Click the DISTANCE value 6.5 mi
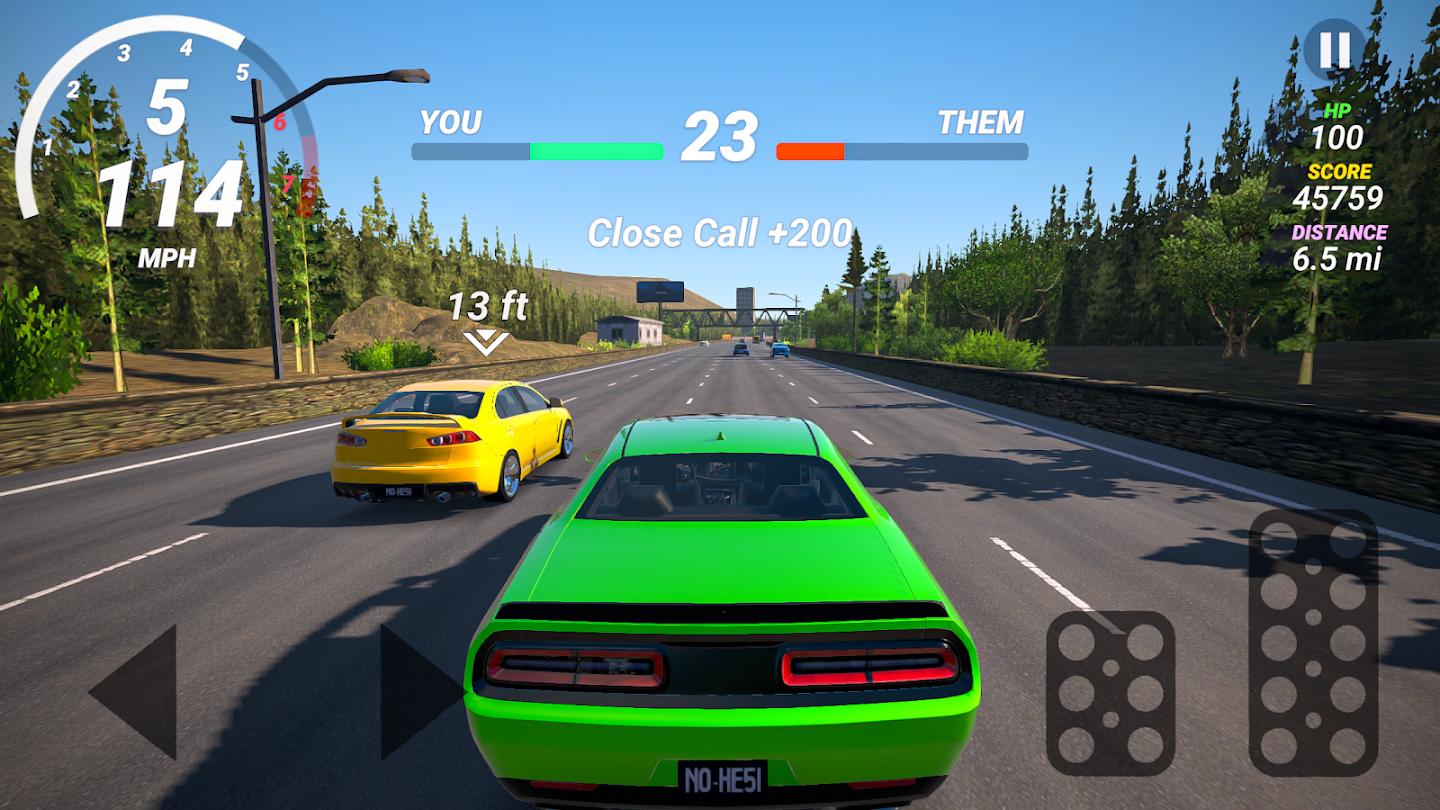 [x=1340, y=263]
